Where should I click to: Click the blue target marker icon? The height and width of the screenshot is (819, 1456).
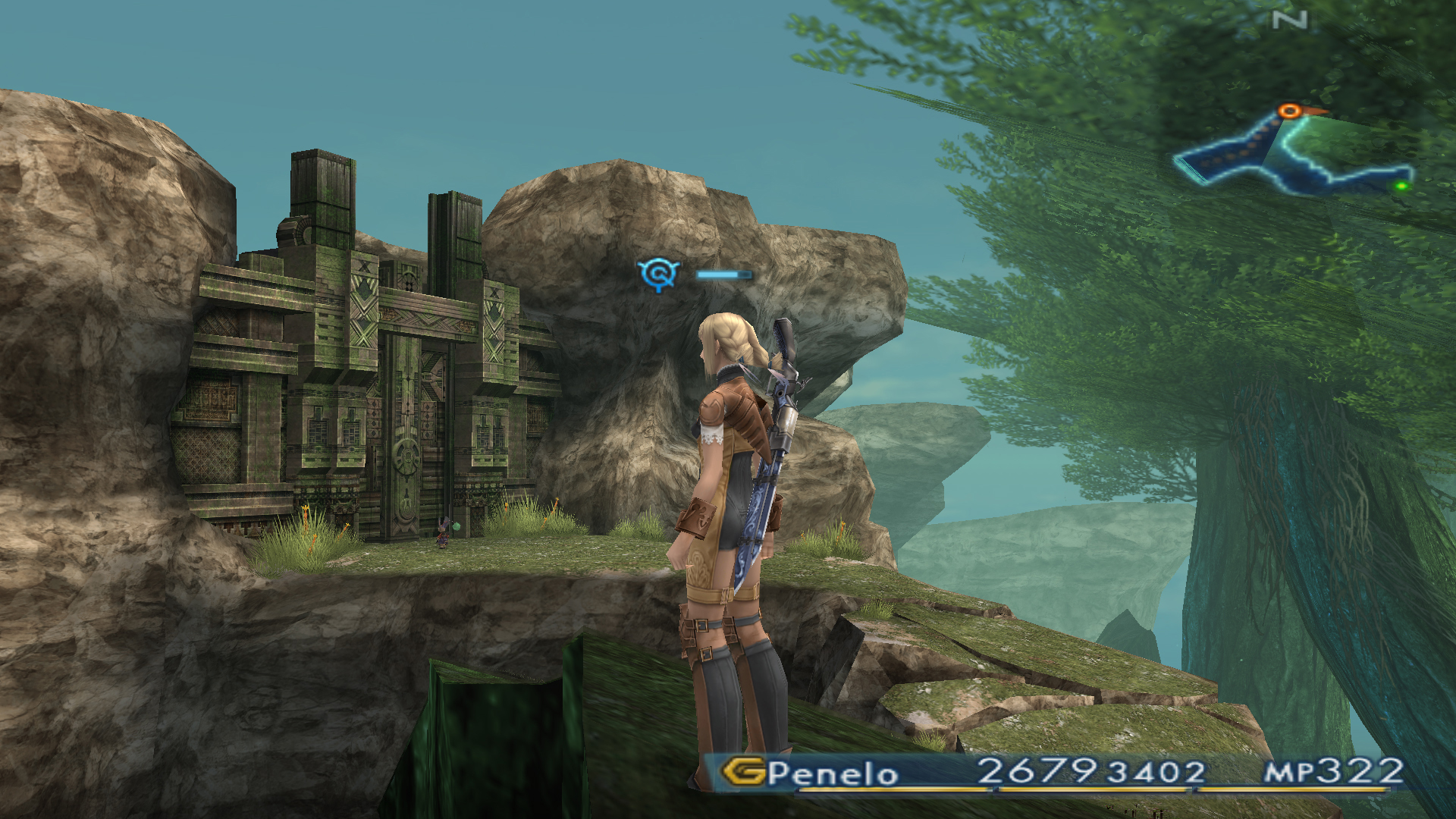pyautogui.click(x=657, y=273)
